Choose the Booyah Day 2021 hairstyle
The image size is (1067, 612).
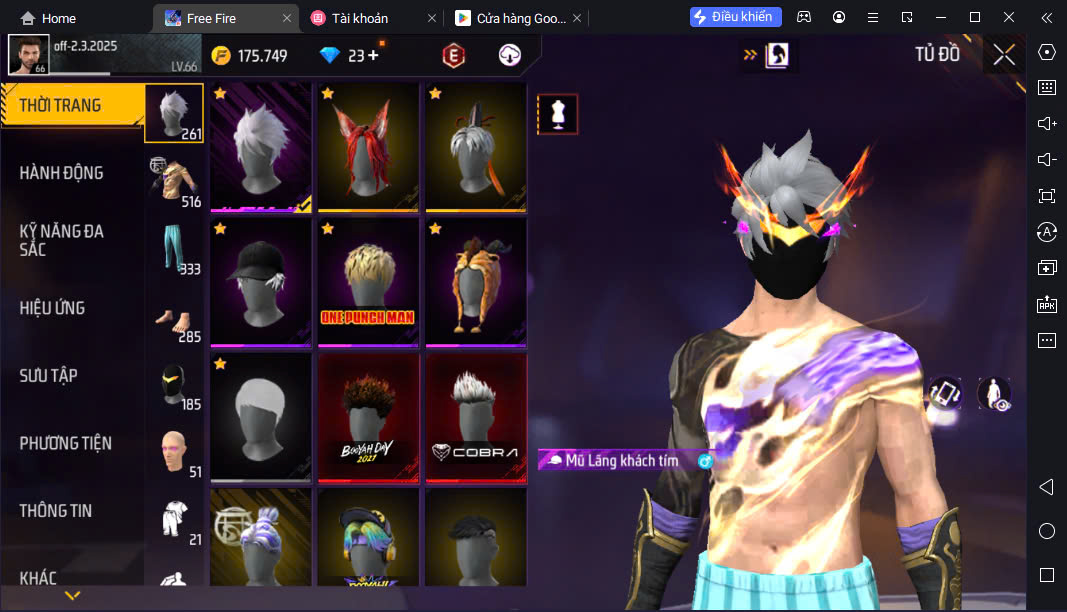point(368,418)
